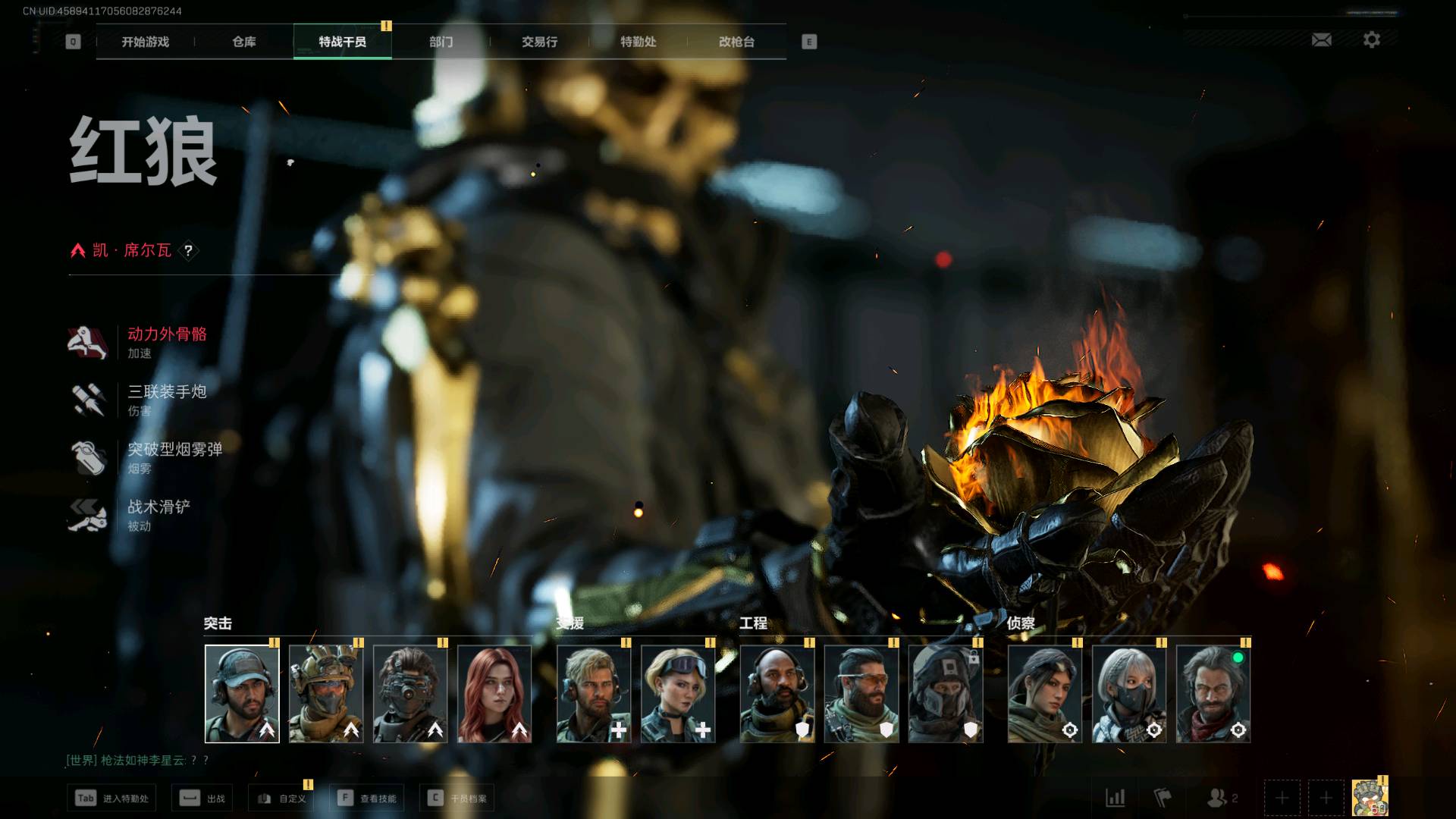Open the 改枪台 tab

pos(736,42)
